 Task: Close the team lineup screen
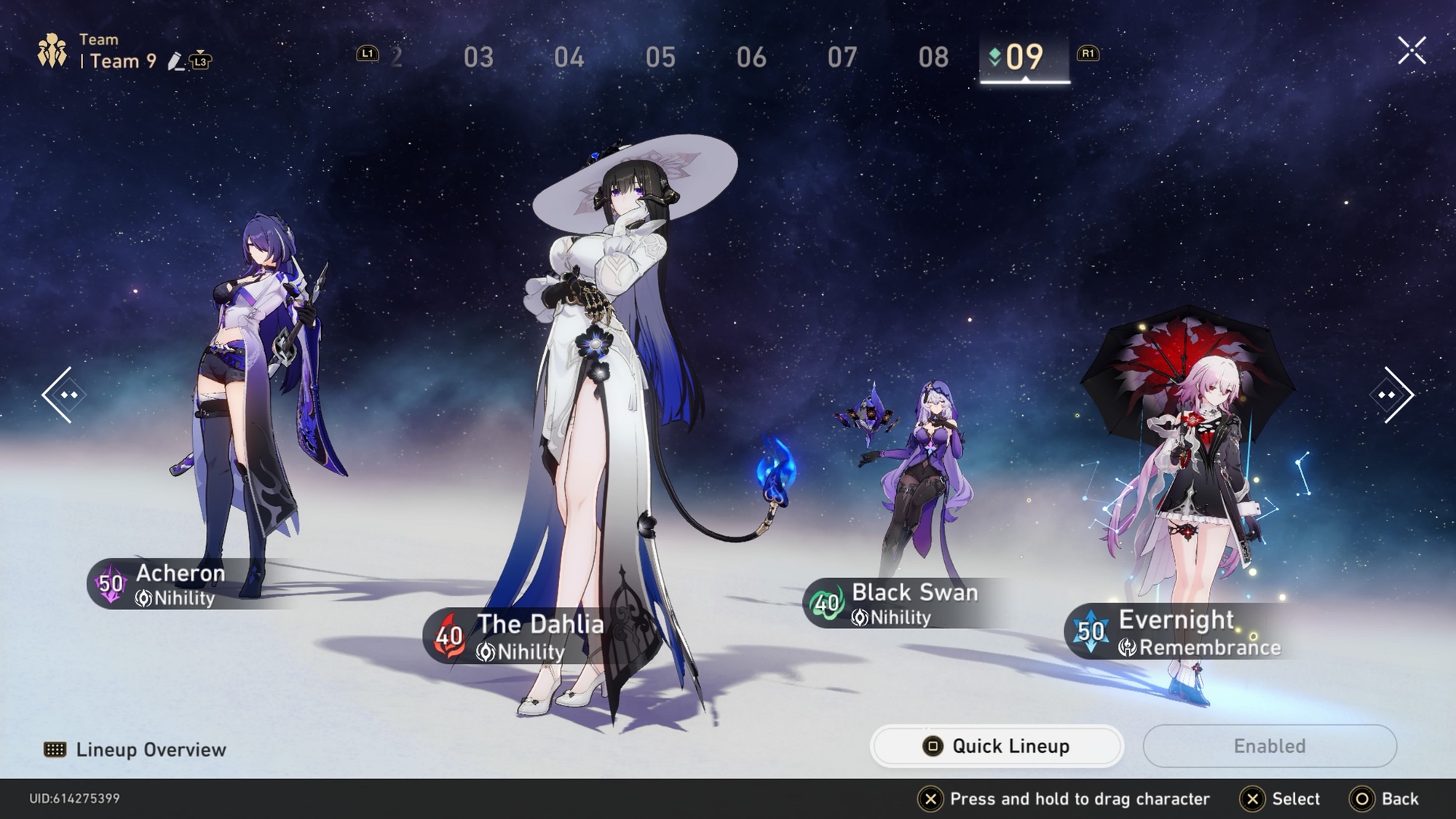coord(1412,51)
